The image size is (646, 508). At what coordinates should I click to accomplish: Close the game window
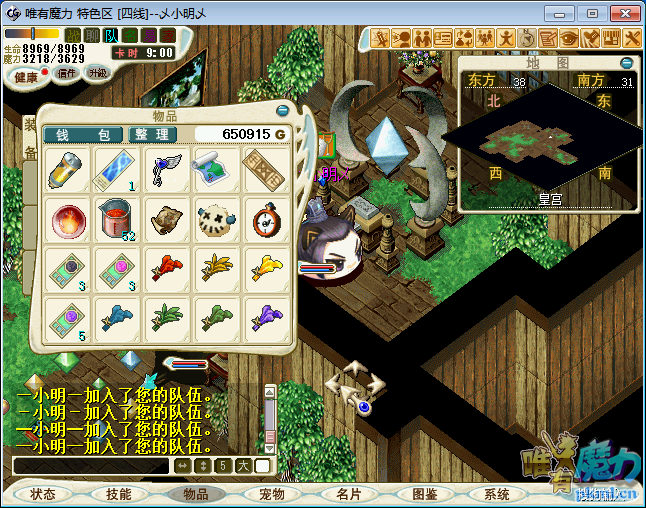pos(622,13)
